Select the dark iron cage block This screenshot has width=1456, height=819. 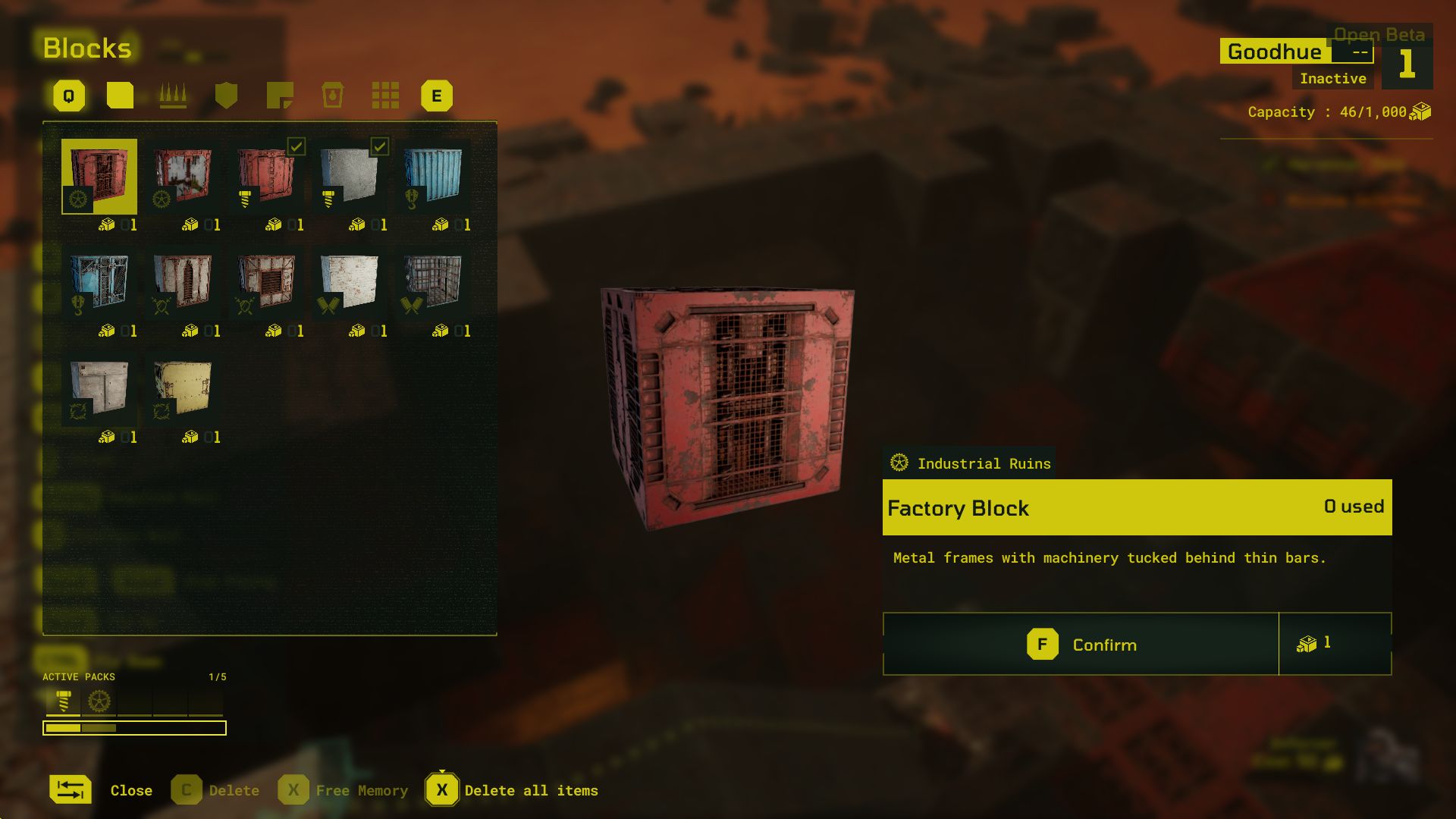433,282
